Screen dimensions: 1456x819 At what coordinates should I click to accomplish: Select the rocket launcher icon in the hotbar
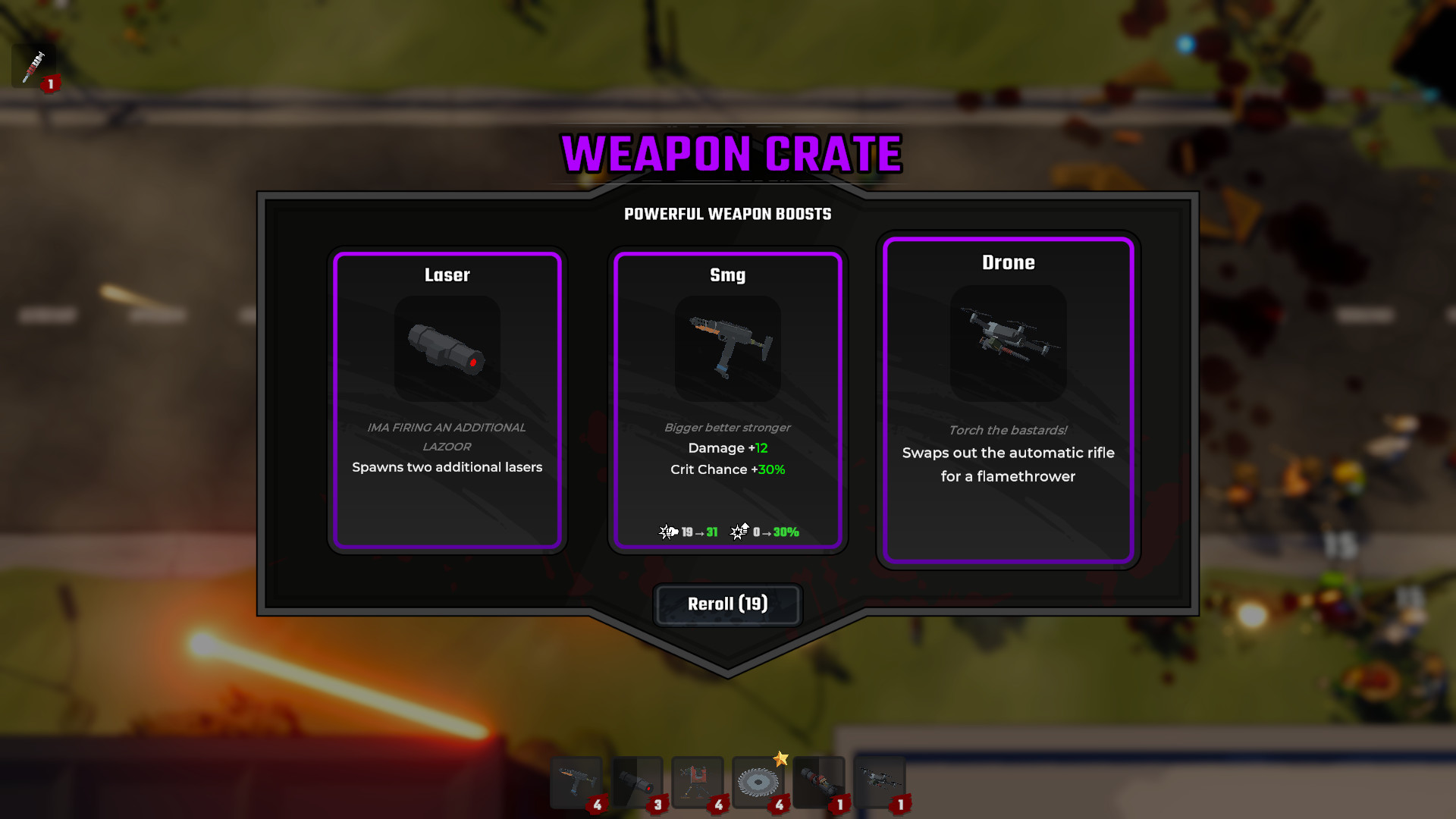pos(817,781)
